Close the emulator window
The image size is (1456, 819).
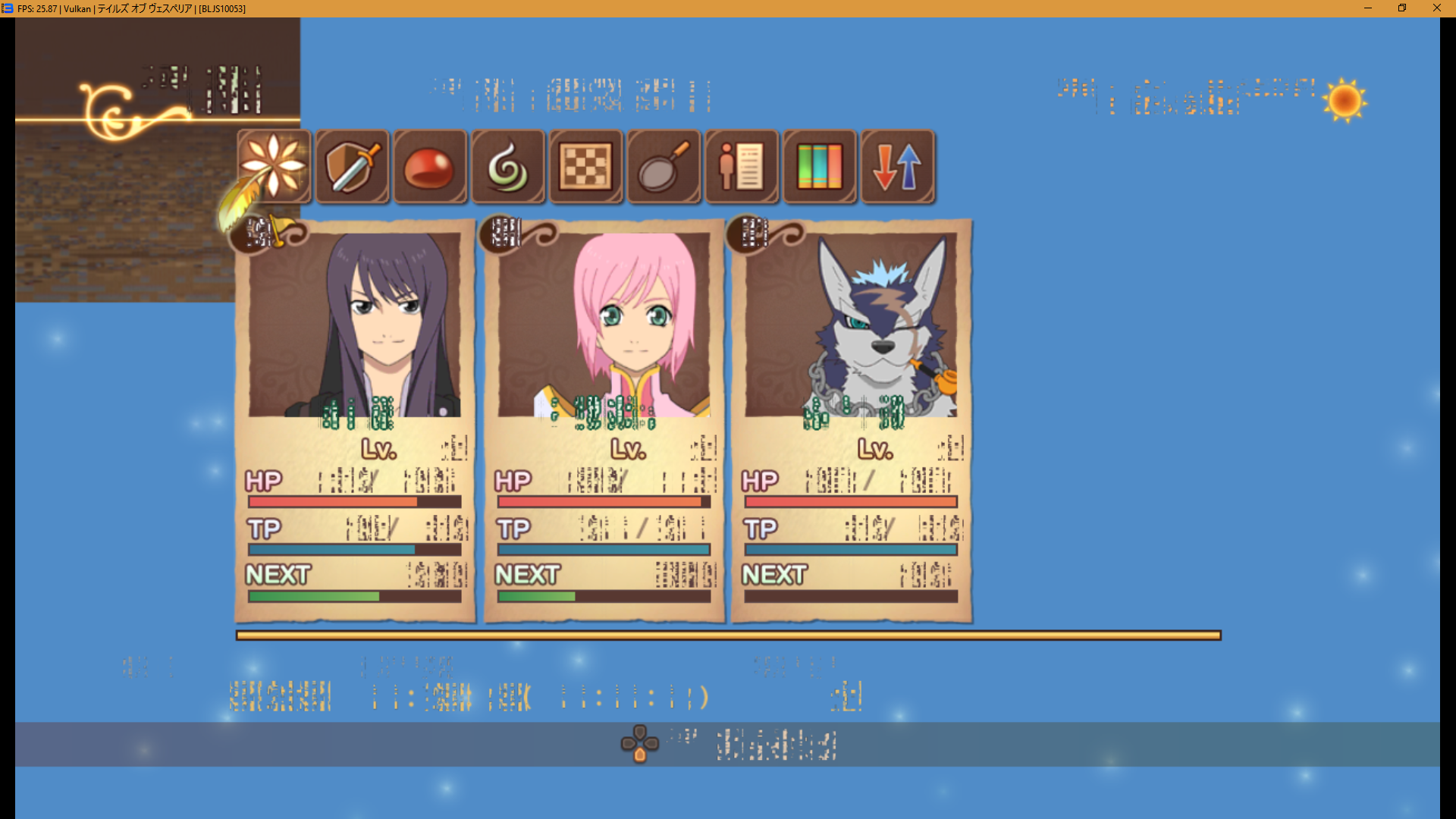1436,8
